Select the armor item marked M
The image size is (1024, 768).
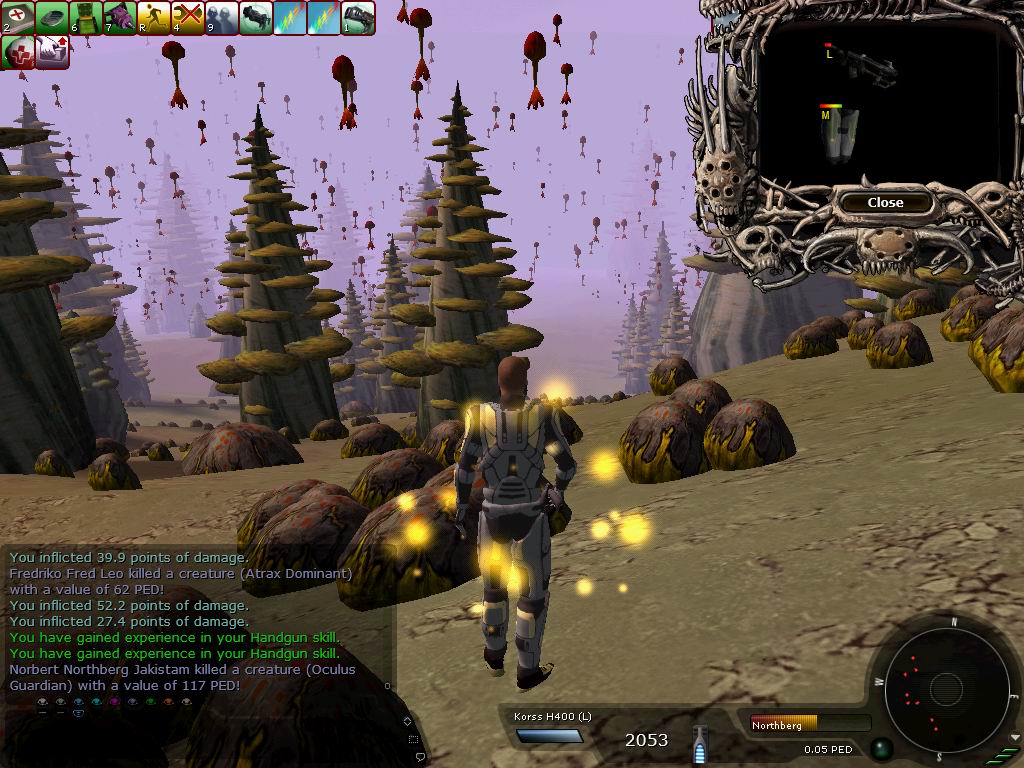point(840,135)
